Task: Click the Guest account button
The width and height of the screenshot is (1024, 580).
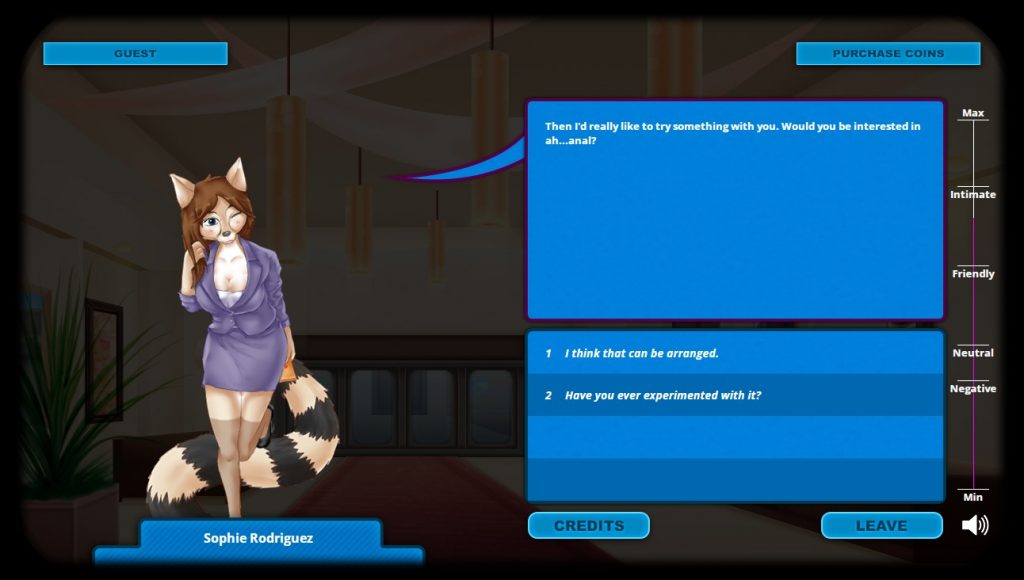Action: (x=135, y=53)
